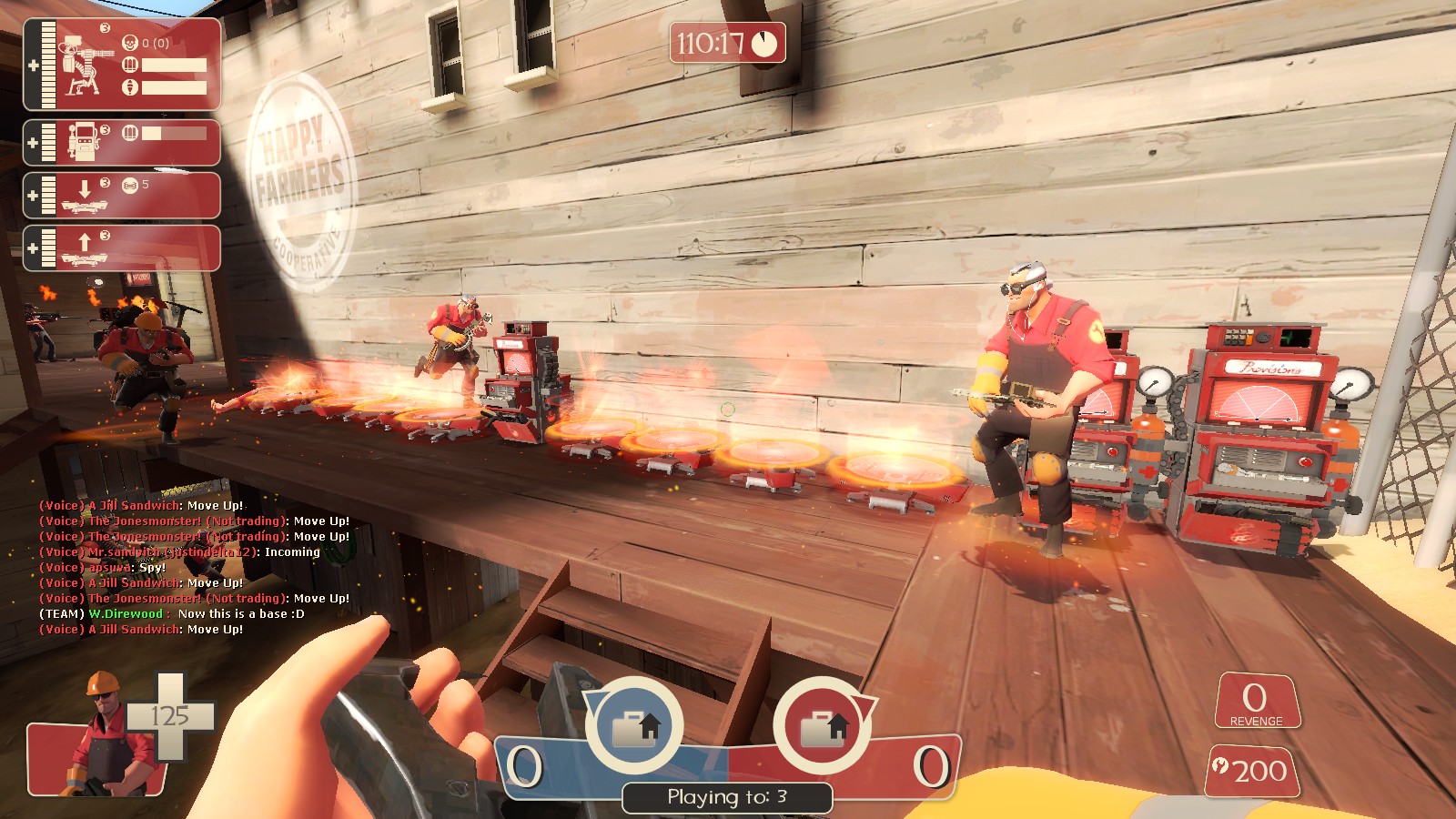Click the red team intelligence briefcase icon

(823, 727)
